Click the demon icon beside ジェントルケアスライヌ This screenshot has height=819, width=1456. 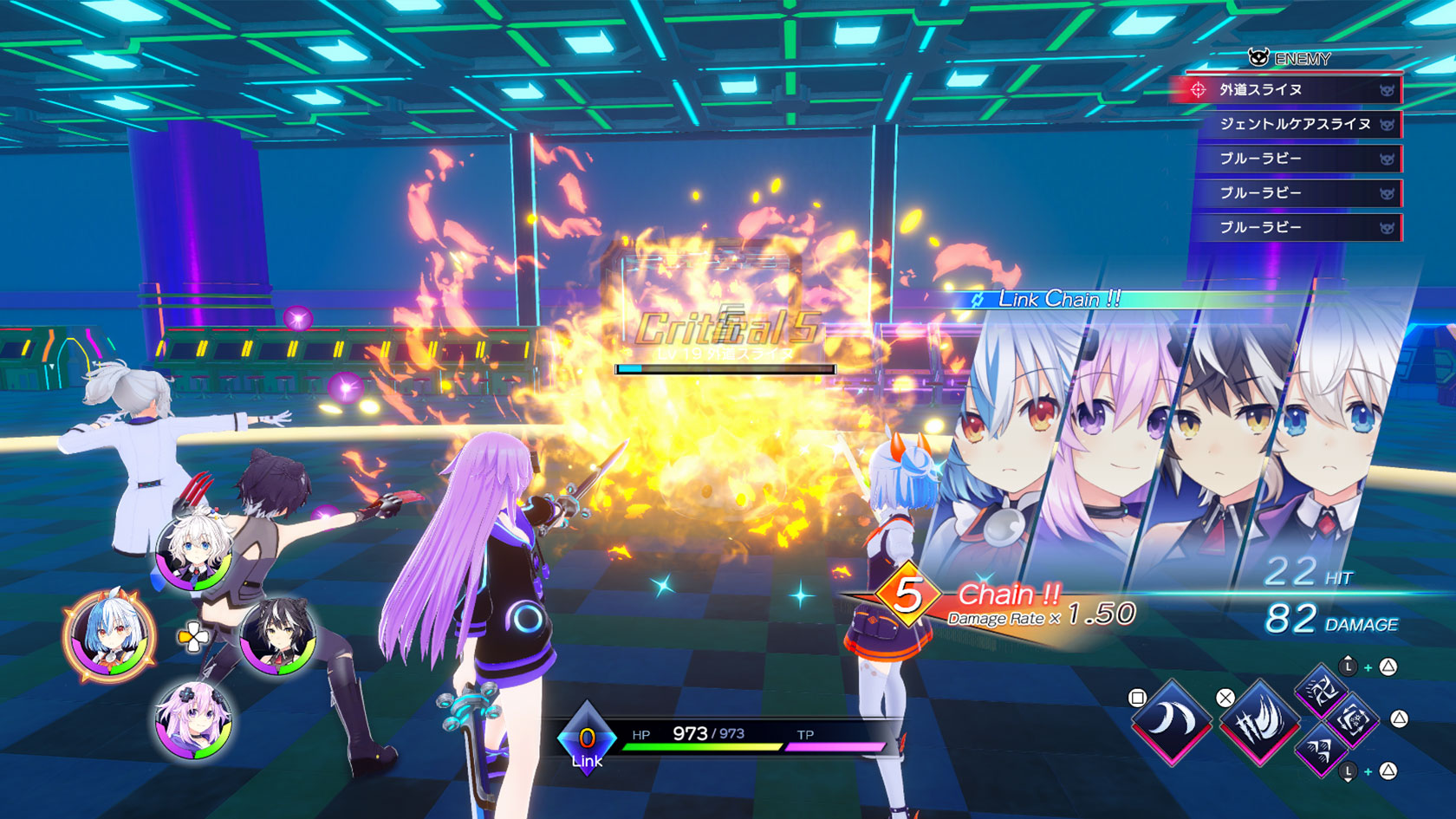click(x=1386, y=125)
